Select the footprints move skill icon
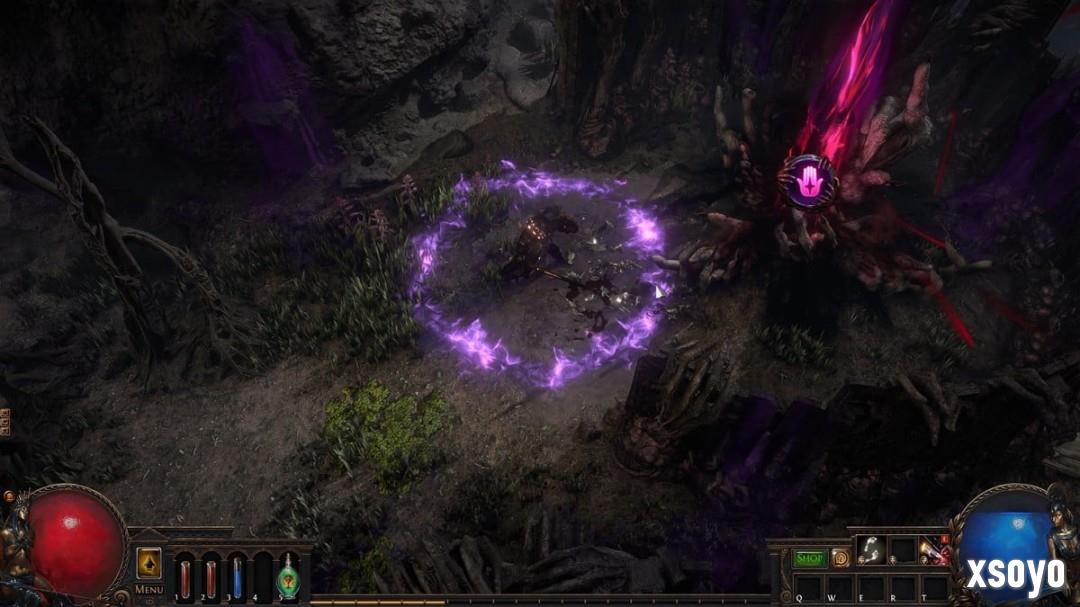 [871, 550]
